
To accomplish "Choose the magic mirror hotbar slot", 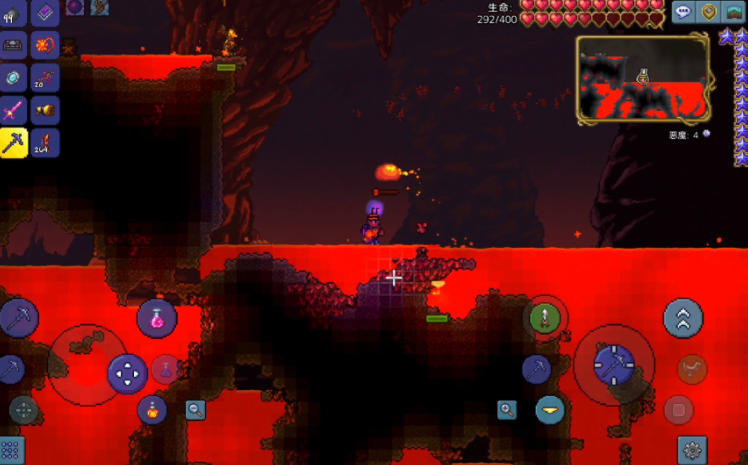I will [x=14, y=78].
